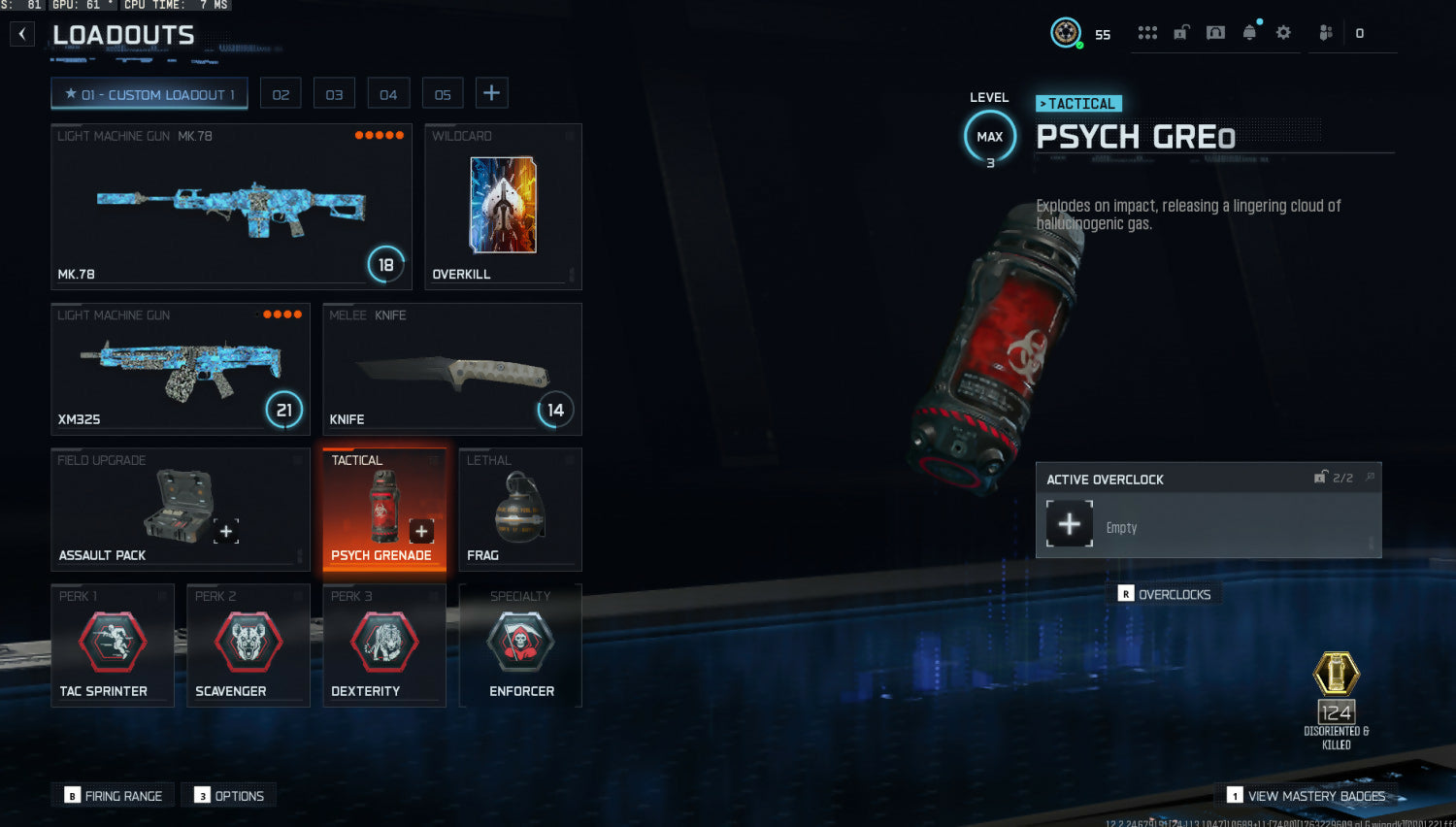Select the Overkill wildcard slot
Screen dimensions: 1456x827
tap(503, 206)
